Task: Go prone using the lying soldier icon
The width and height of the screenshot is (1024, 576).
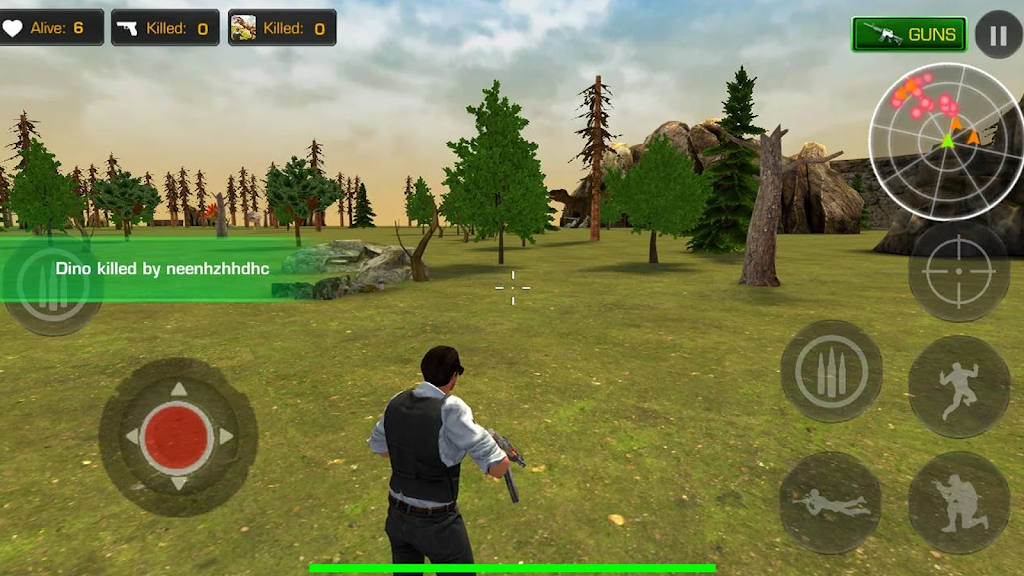Action: point(830,502)
